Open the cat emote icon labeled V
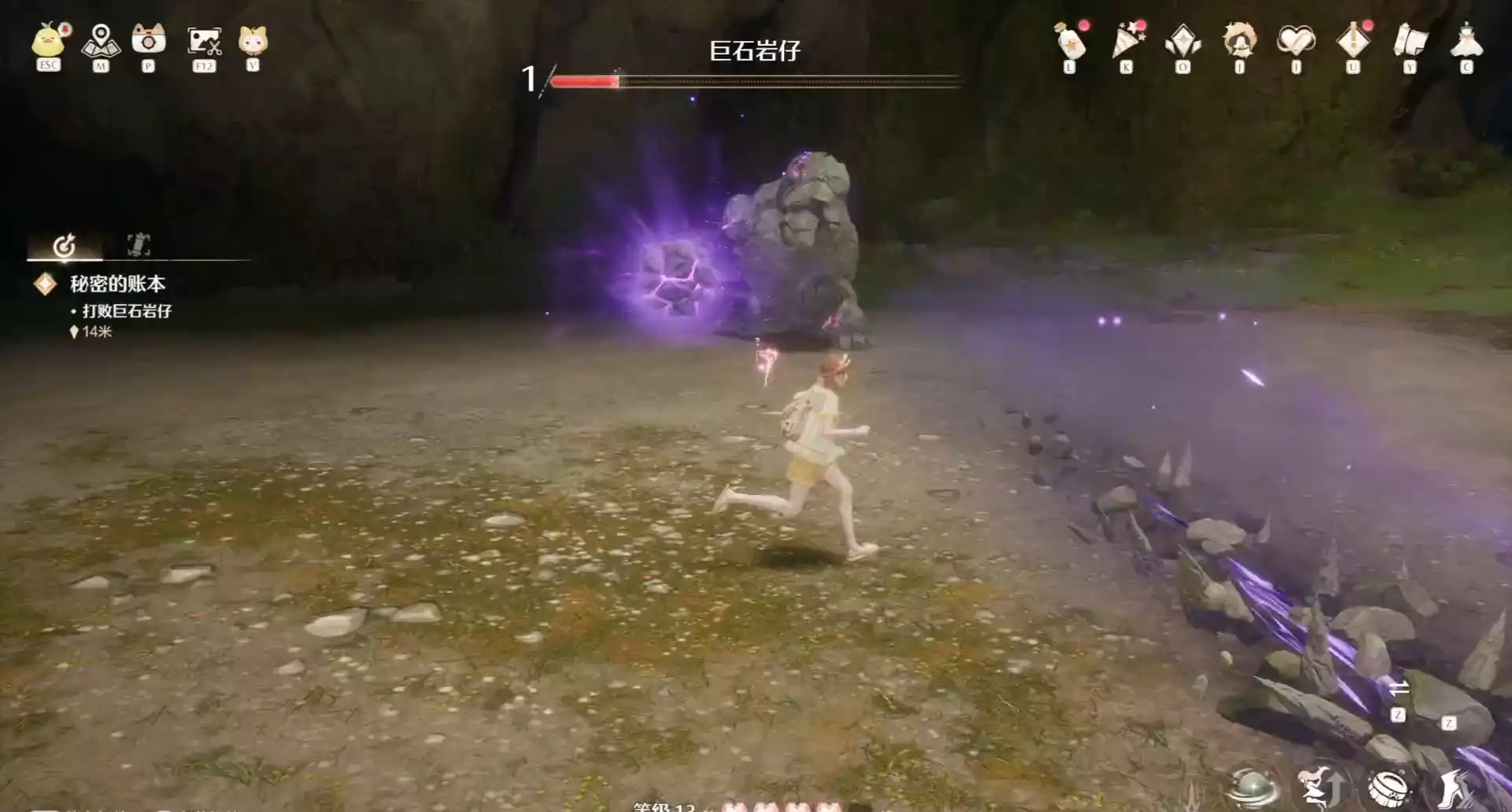 click(254, 41)
